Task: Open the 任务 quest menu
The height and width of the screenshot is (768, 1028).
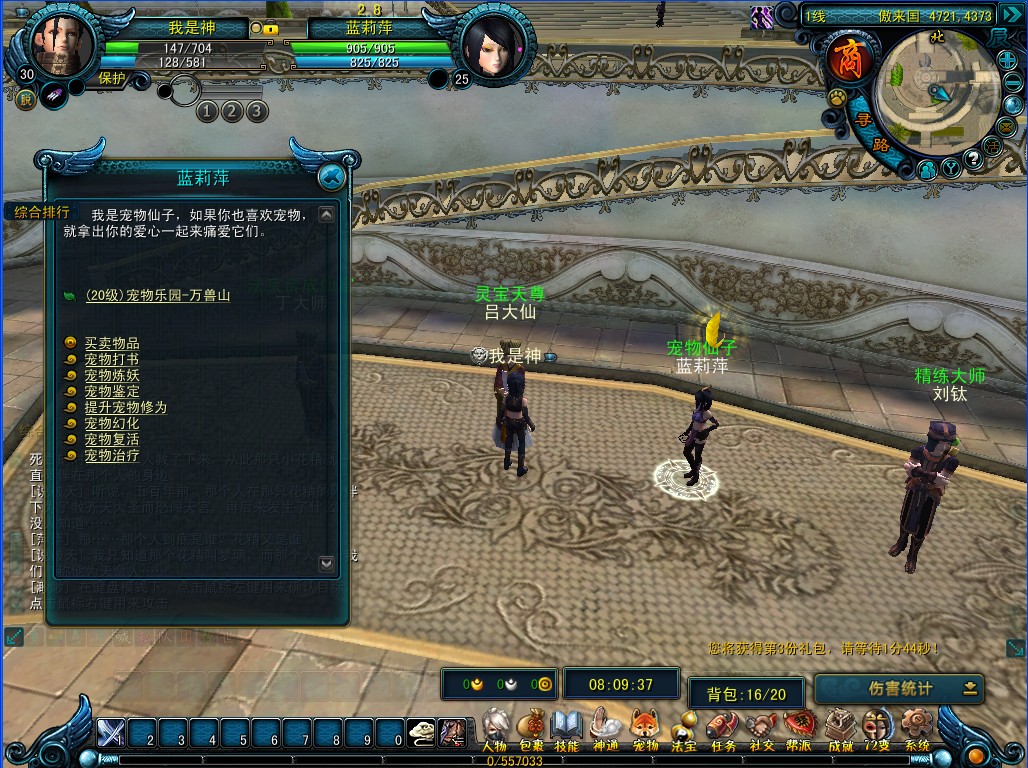Action: pyautogui.click(x=722, y=728)
